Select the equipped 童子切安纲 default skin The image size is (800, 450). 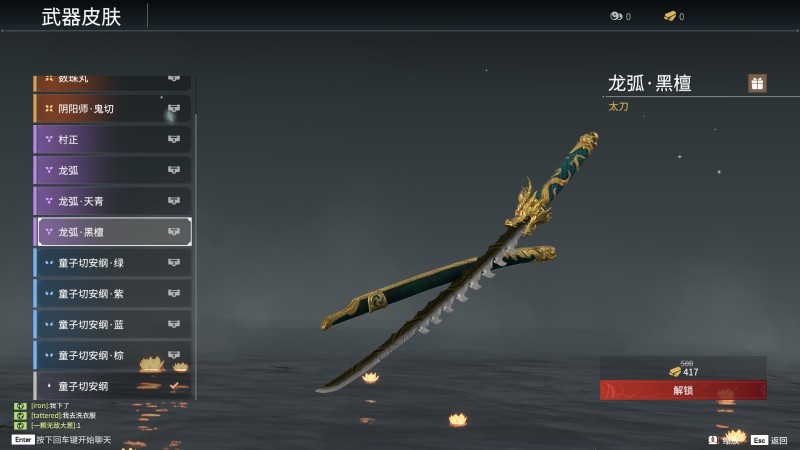[112, 385]
